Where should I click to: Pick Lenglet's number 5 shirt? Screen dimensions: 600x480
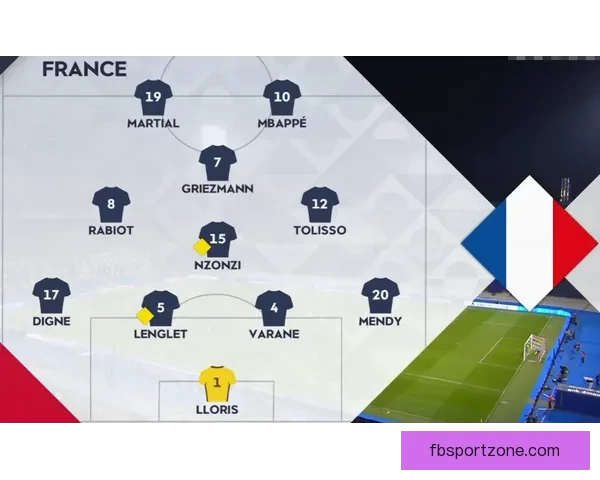161,308
